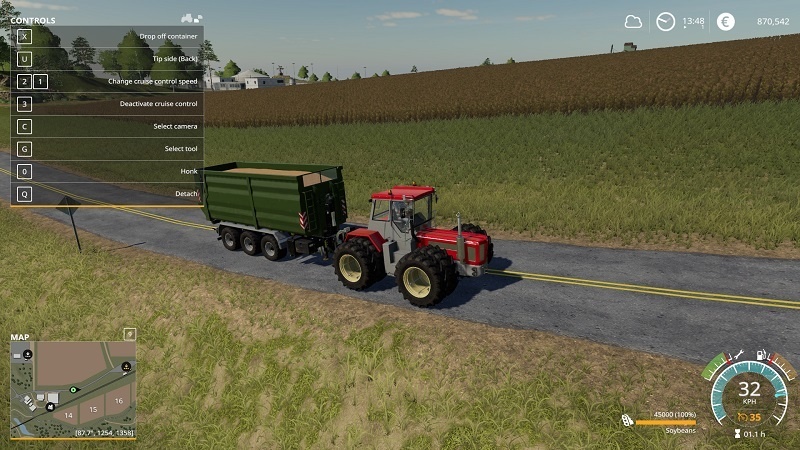Toggle the cruise control speed indicator
Image resolution: width=800 pixels, height=450 pixels.
[749, 417]
